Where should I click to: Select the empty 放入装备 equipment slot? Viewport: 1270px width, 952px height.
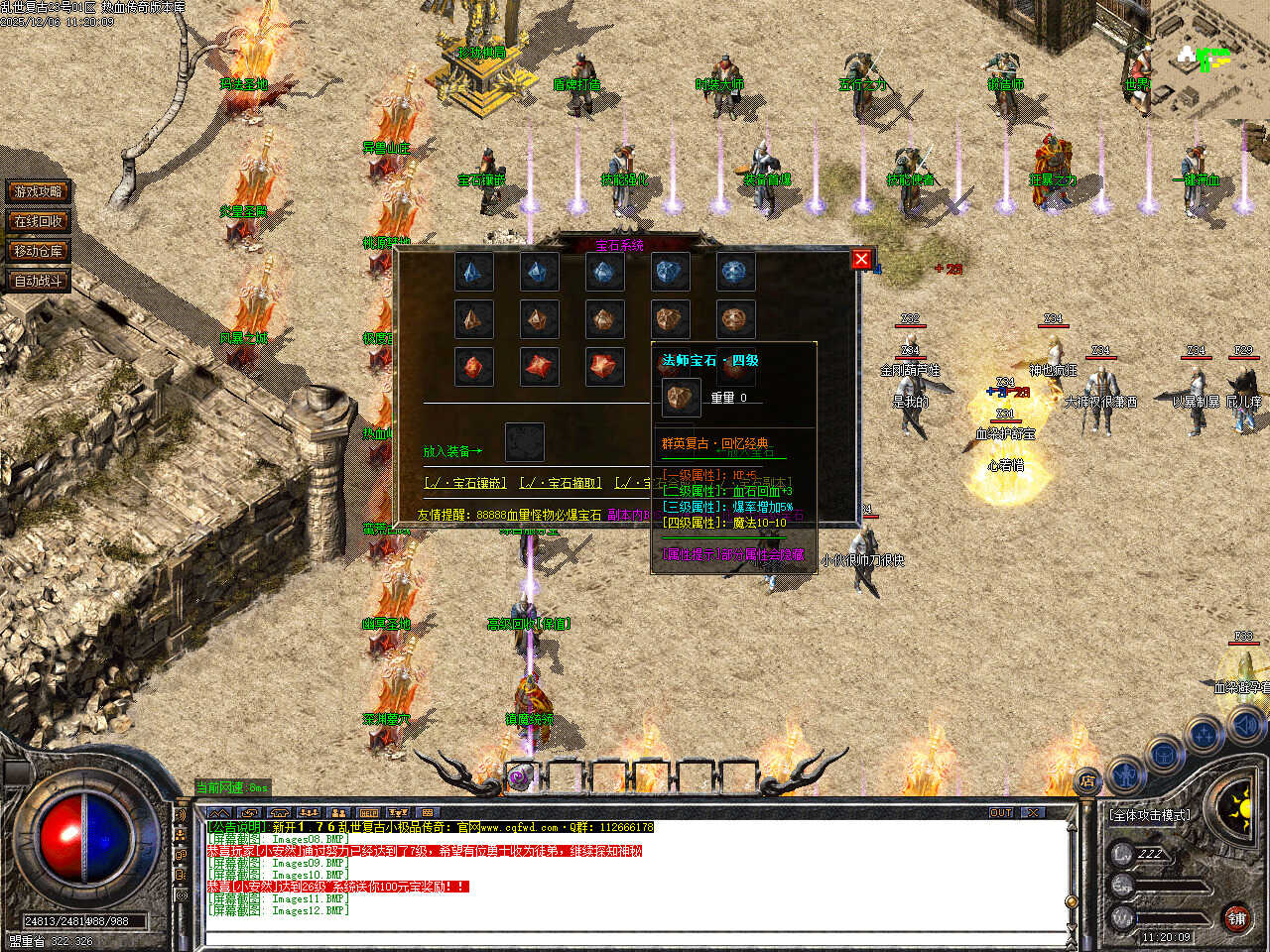tap(524, 442)
